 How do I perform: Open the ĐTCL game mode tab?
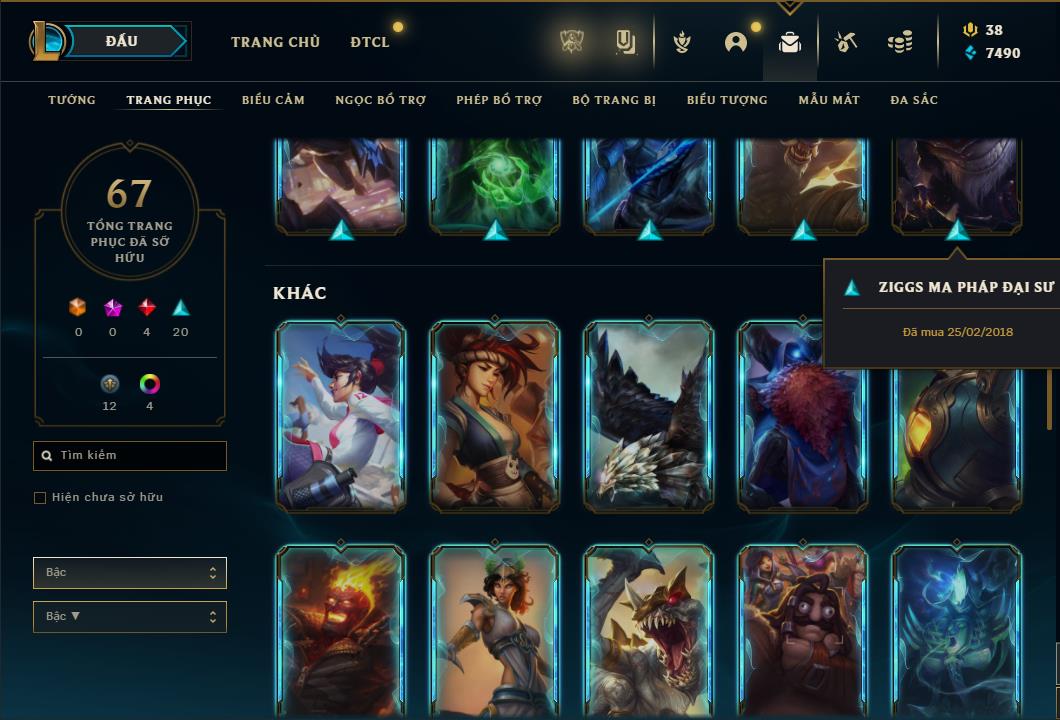370,42
